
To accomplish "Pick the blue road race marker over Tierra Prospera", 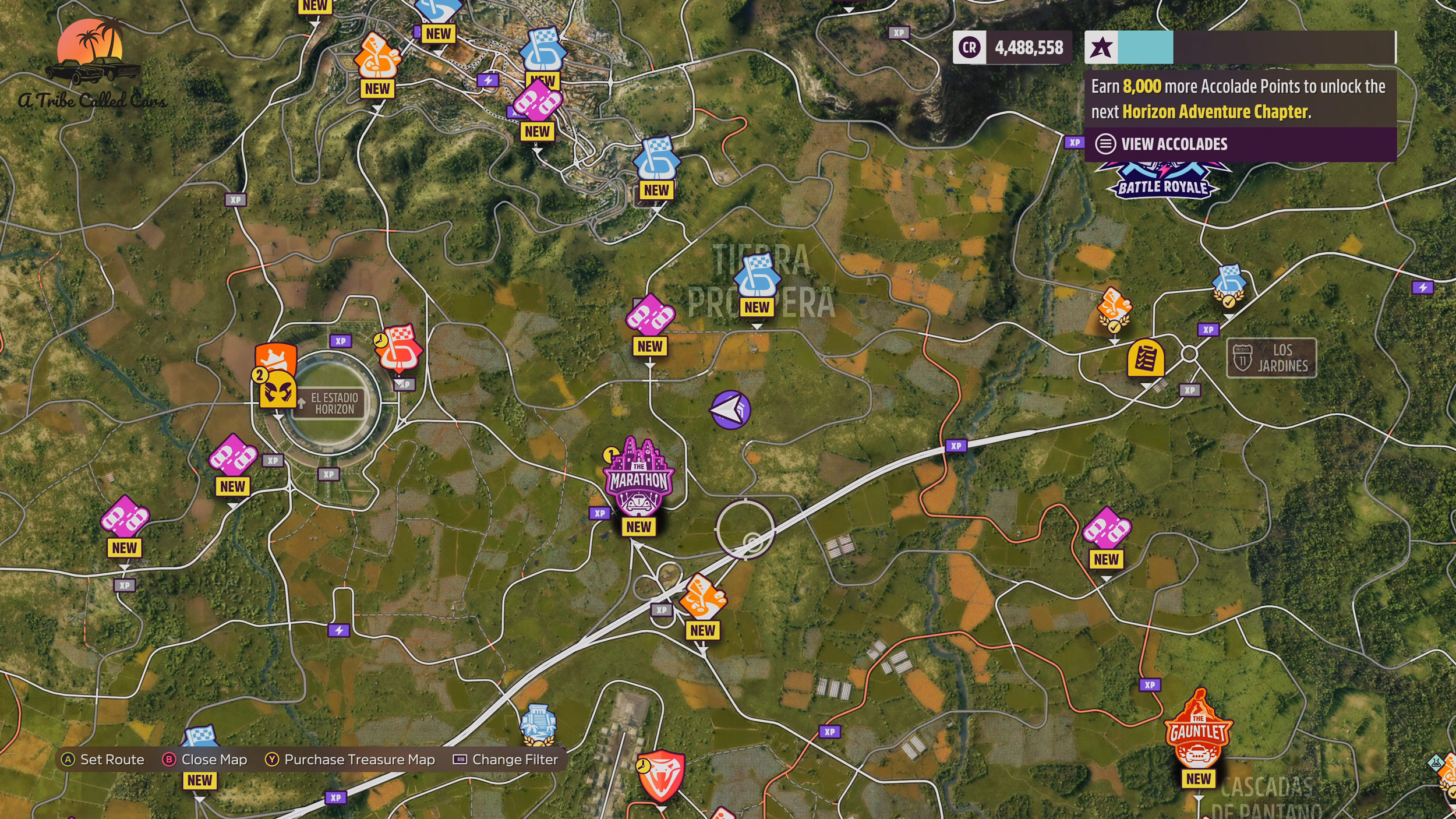I will click(x=757, y=276).
